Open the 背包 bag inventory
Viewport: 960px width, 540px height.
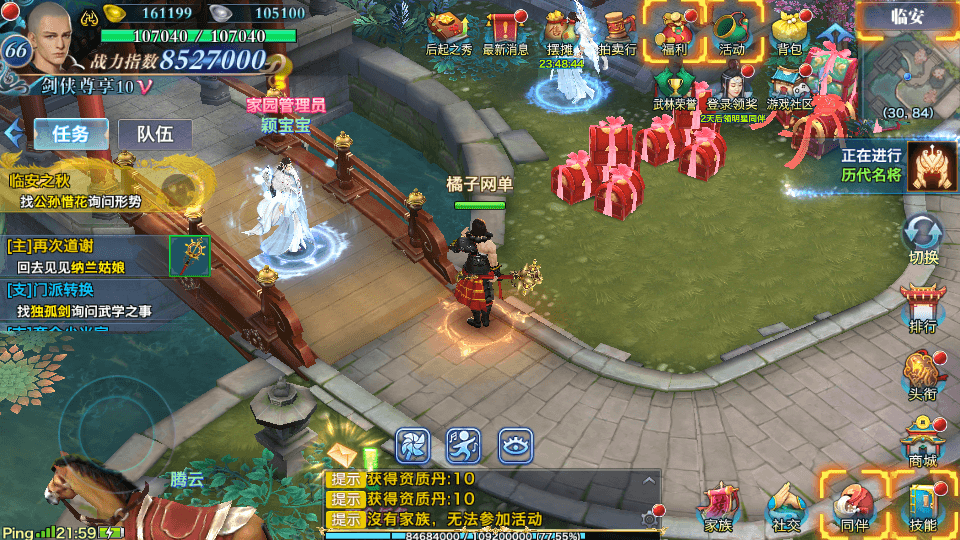pos(789,33)
